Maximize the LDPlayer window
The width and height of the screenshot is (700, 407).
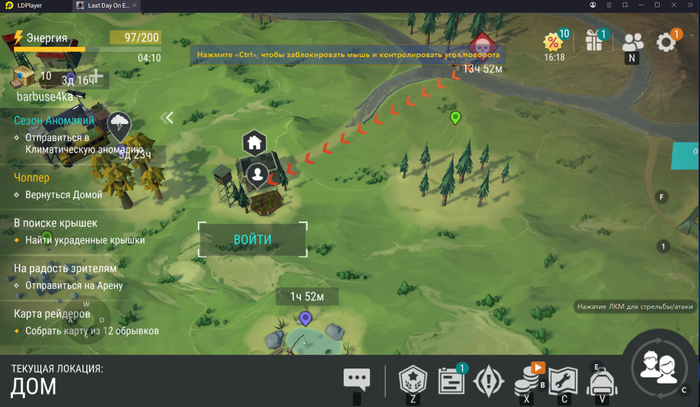(659, 6)
